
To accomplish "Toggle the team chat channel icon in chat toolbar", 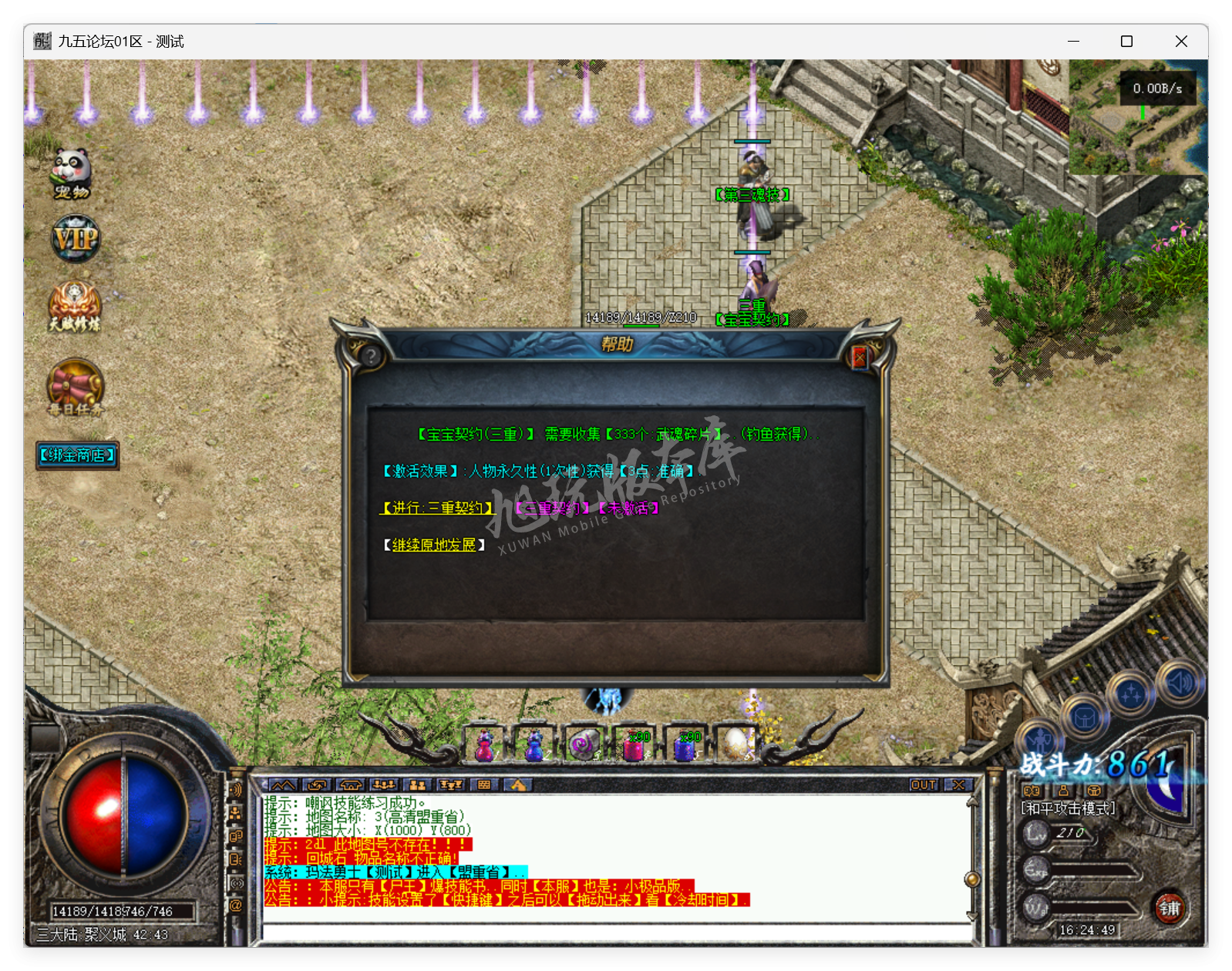I will coord(417,784).
